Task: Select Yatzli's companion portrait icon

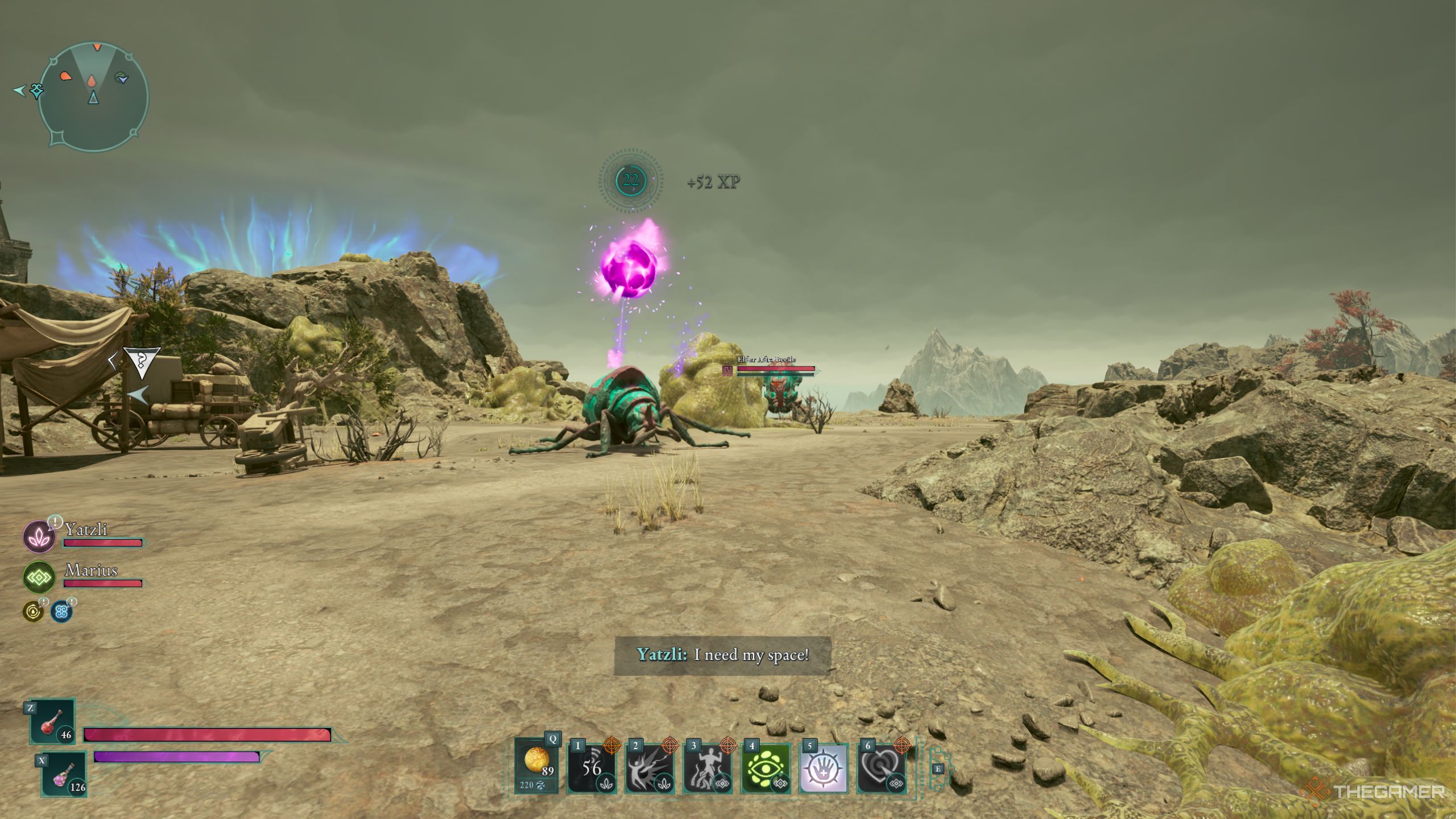Action: point(39,536)
